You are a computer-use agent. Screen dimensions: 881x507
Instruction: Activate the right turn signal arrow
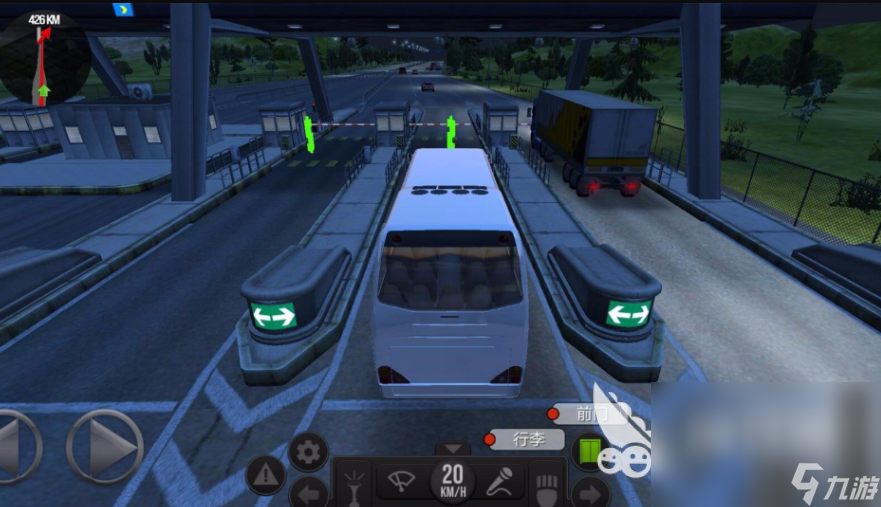[590, 492]
